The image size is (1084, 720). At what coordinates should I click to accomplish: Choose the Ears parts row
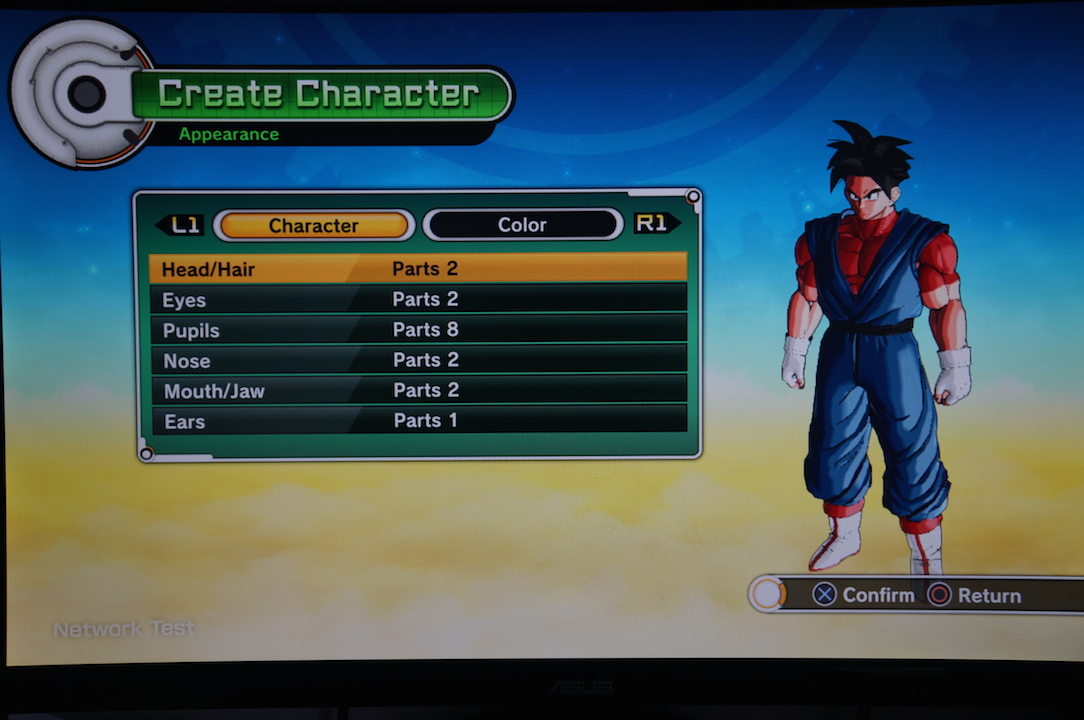click(418, 421)
